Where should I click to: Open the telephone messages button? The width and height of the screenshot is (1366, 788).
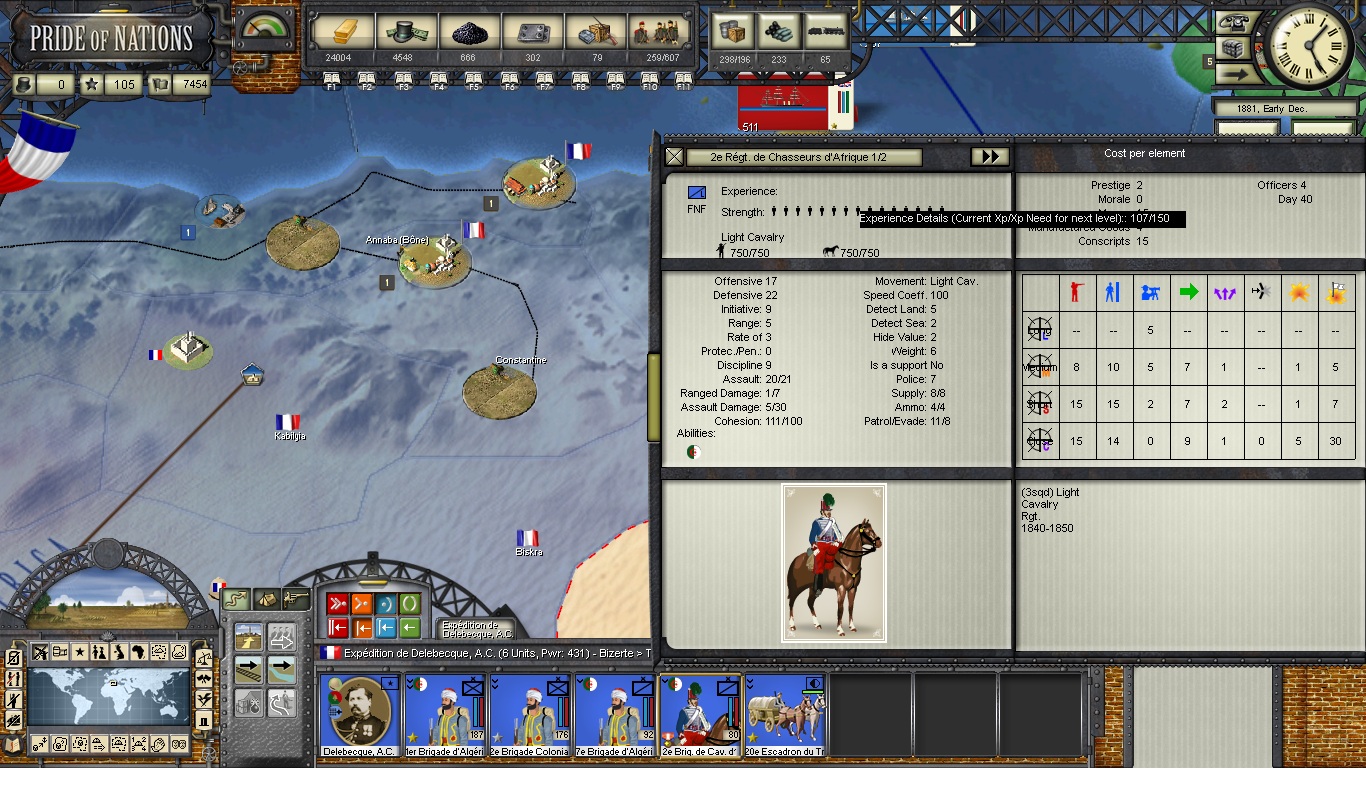[1234, 24]
